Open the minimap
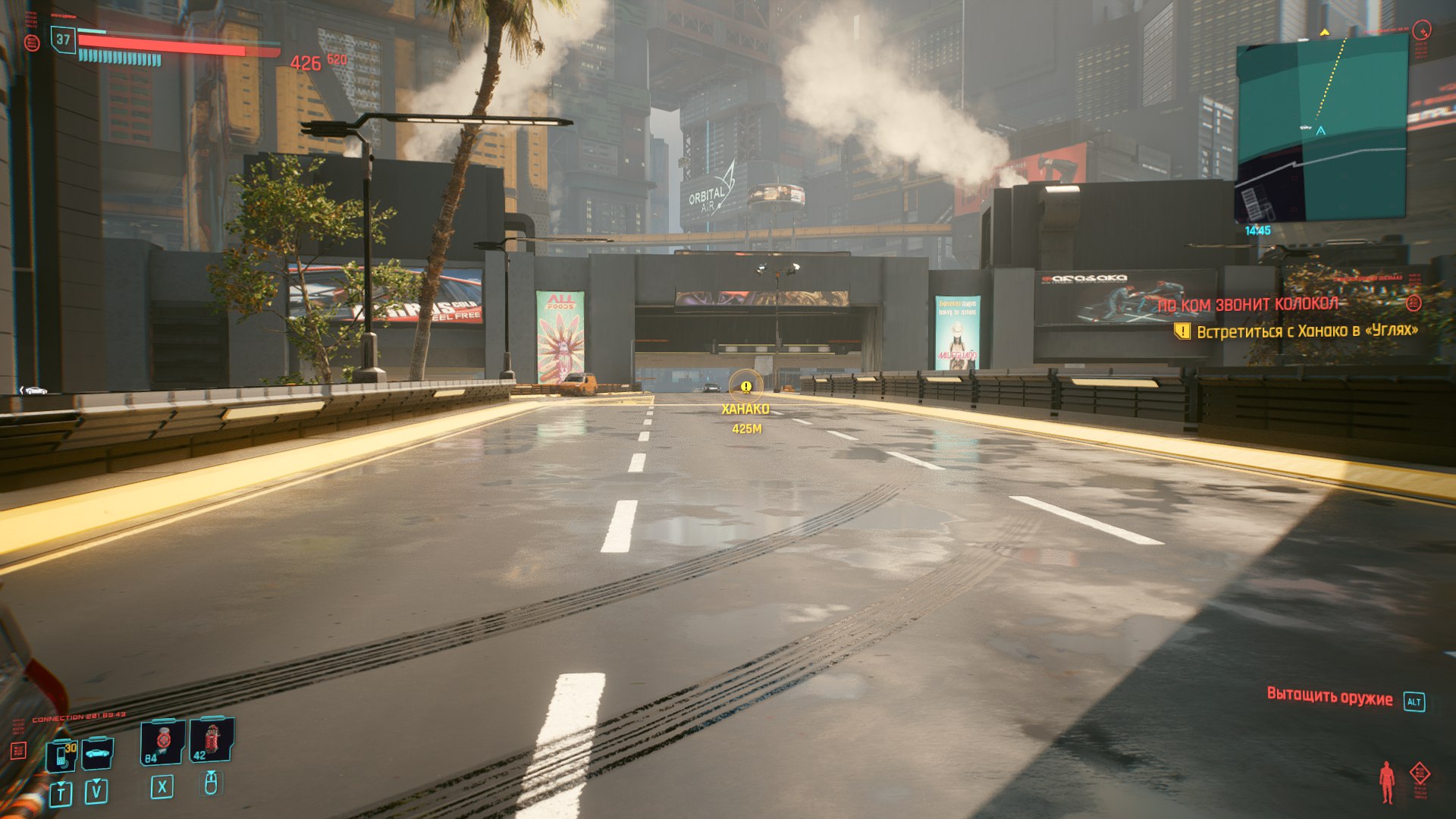This screenshot has width=1456, height=819. click(1321, 130)
